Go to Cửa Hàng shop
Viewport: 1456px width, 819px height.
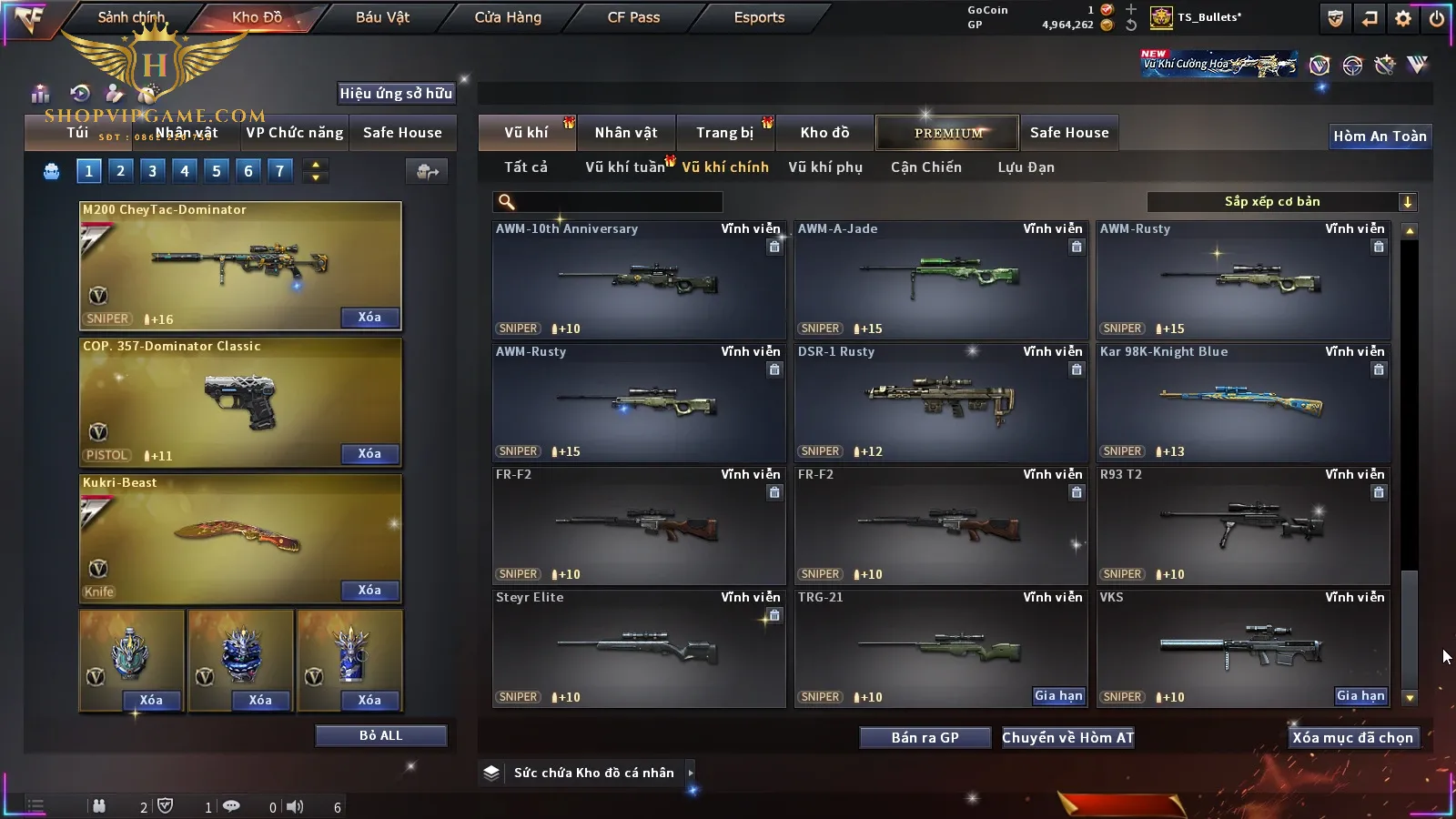click(508, 17)
